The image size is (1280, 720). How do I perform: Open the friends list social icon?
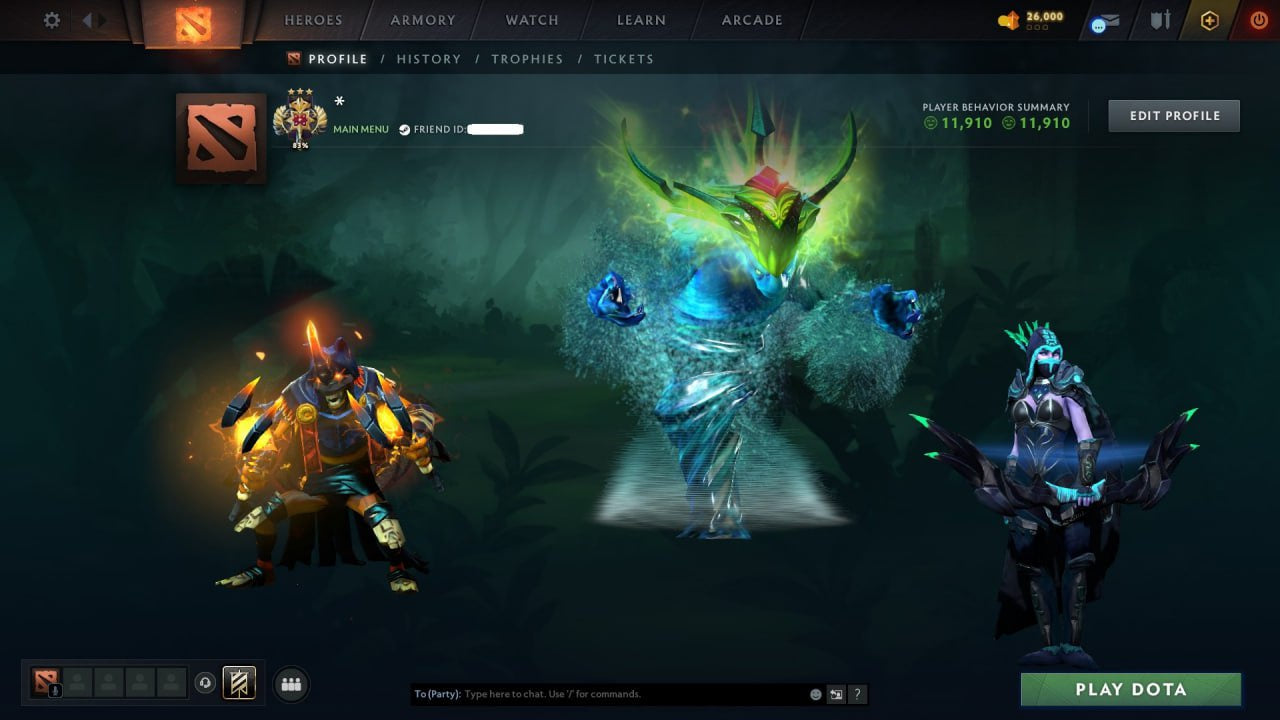pyautogui.click(x=290, y=684)
